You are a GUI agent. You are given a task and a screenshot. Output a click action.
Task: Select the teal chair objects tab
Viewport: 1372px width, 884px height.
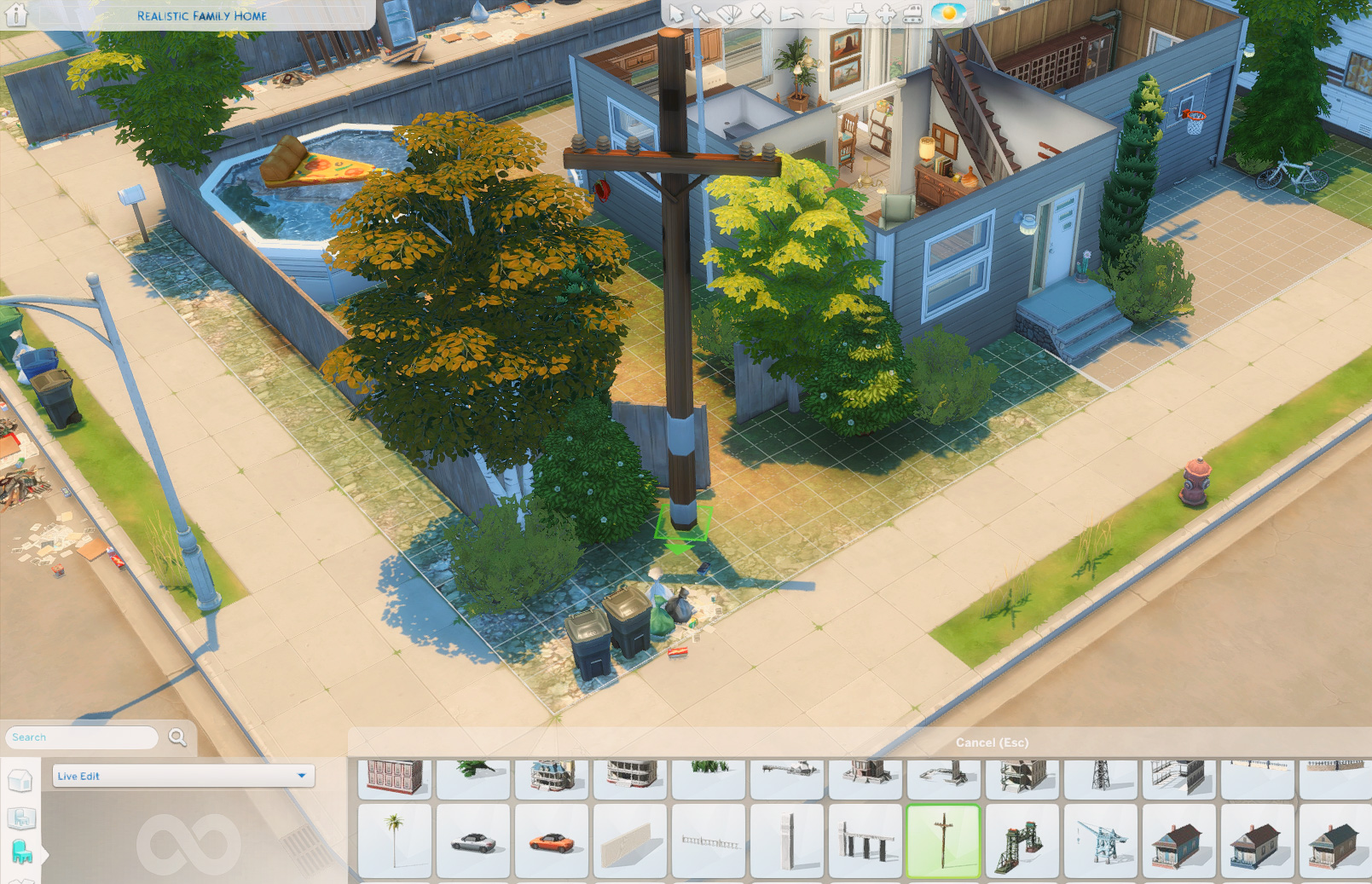tap(21, 852)
